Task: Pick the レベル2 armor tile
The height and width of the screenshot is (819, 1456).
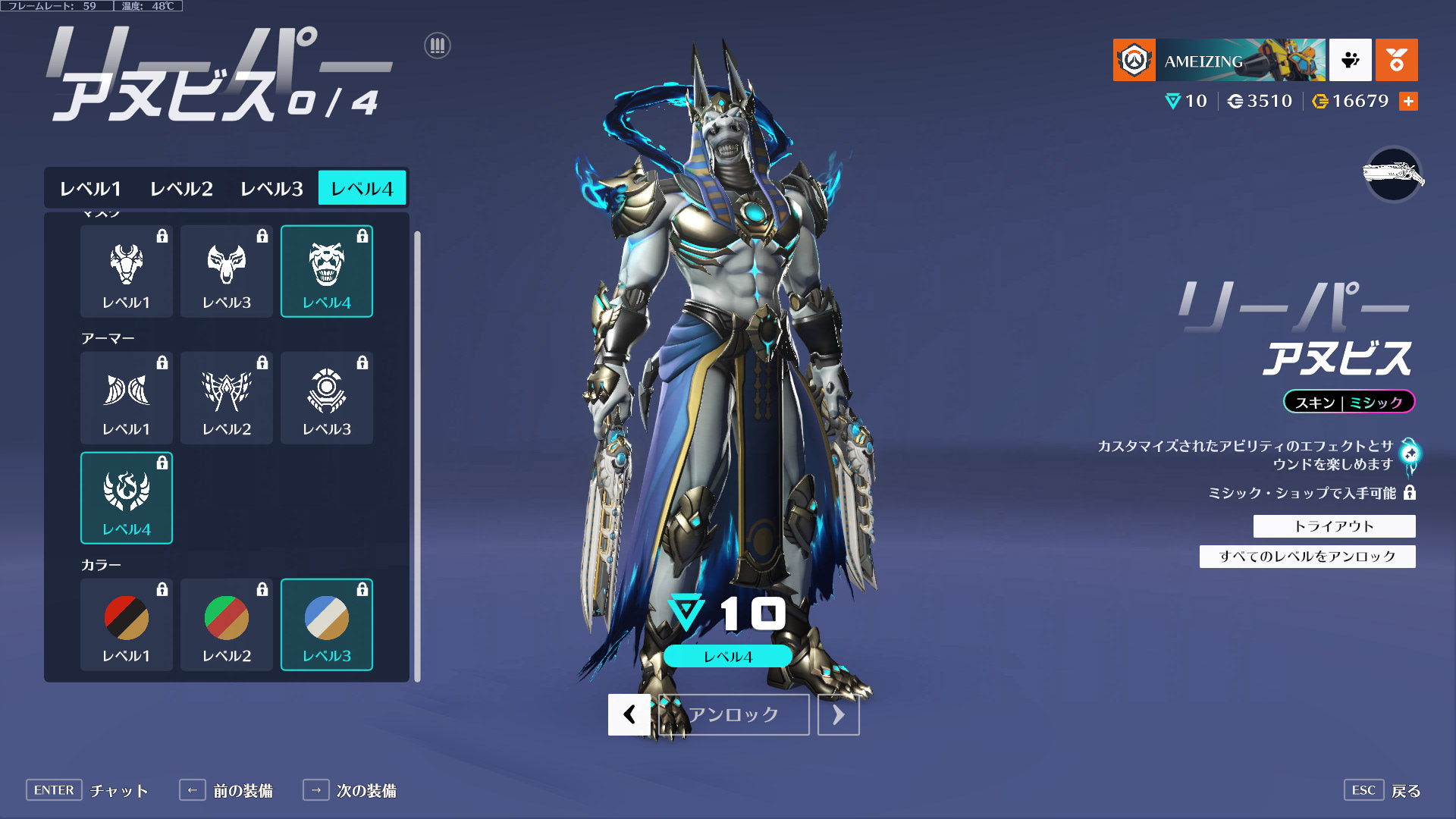Action: tap(227, 397)
